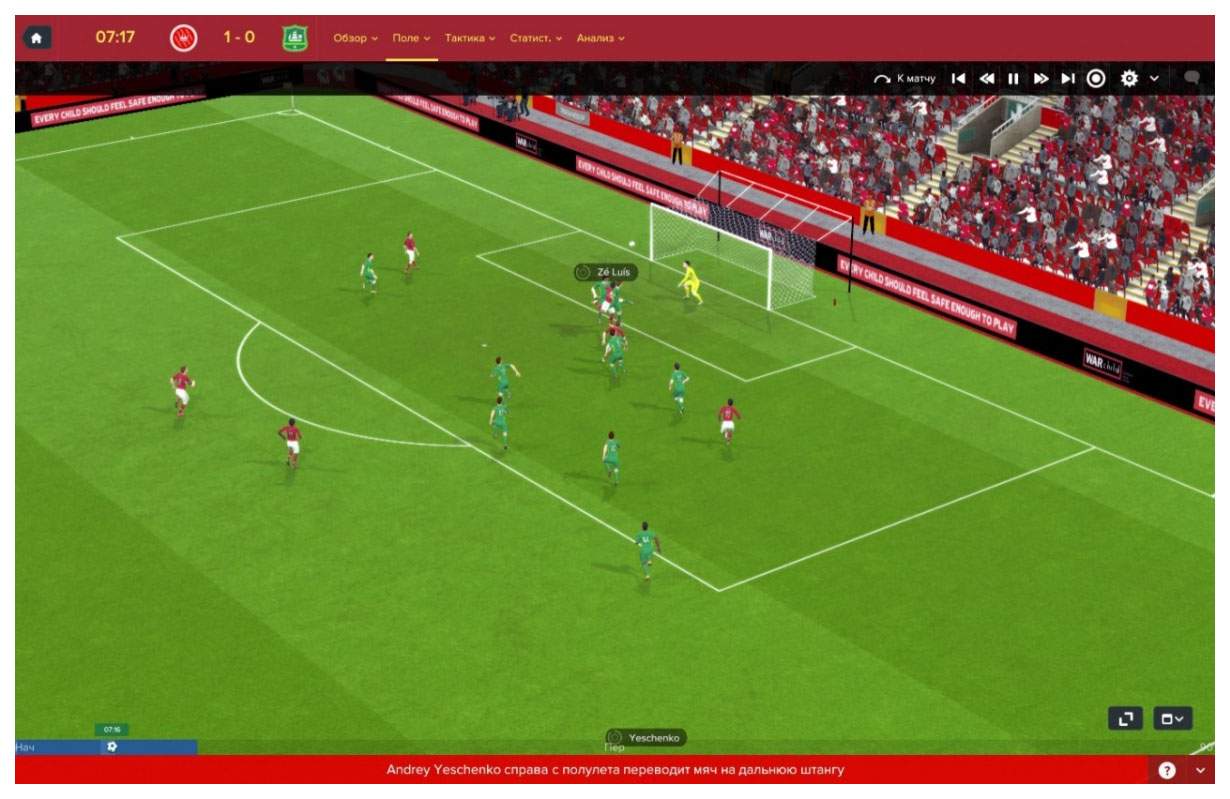The height and width of the screenshot is (799, 1230).
Task: Return to live play with К матчу
Action: (x=904, y=78)
